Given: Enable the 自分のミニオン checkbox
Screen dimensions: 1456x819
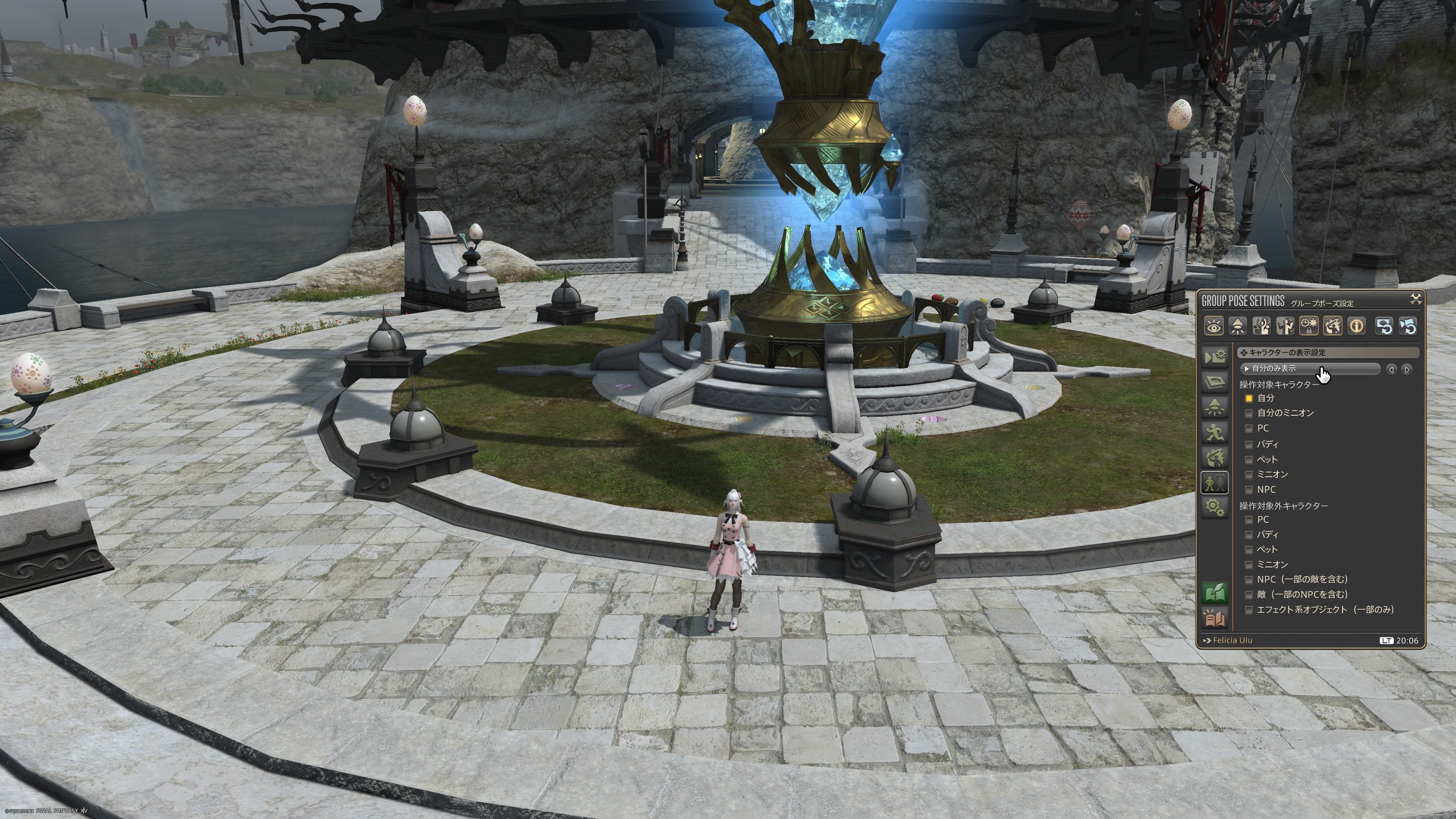Looking at the screenshot, I should click(x=1249, y=413).
